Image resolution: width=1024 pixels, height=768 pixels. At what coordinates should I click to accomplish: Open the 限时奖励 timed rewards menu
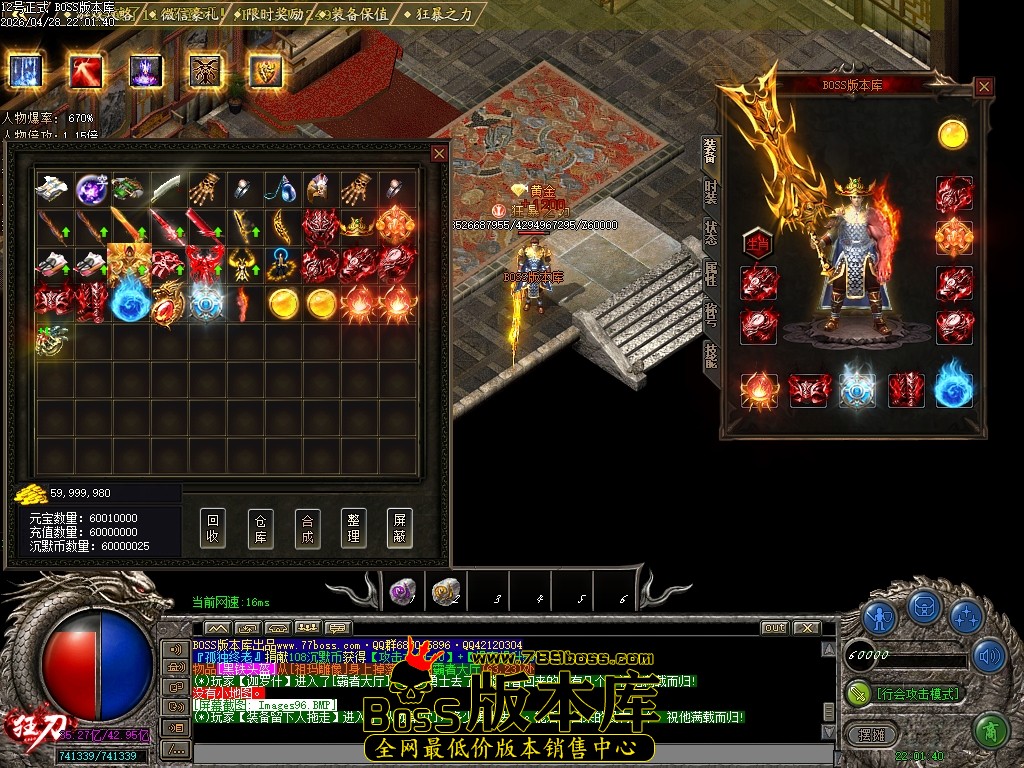272,15
